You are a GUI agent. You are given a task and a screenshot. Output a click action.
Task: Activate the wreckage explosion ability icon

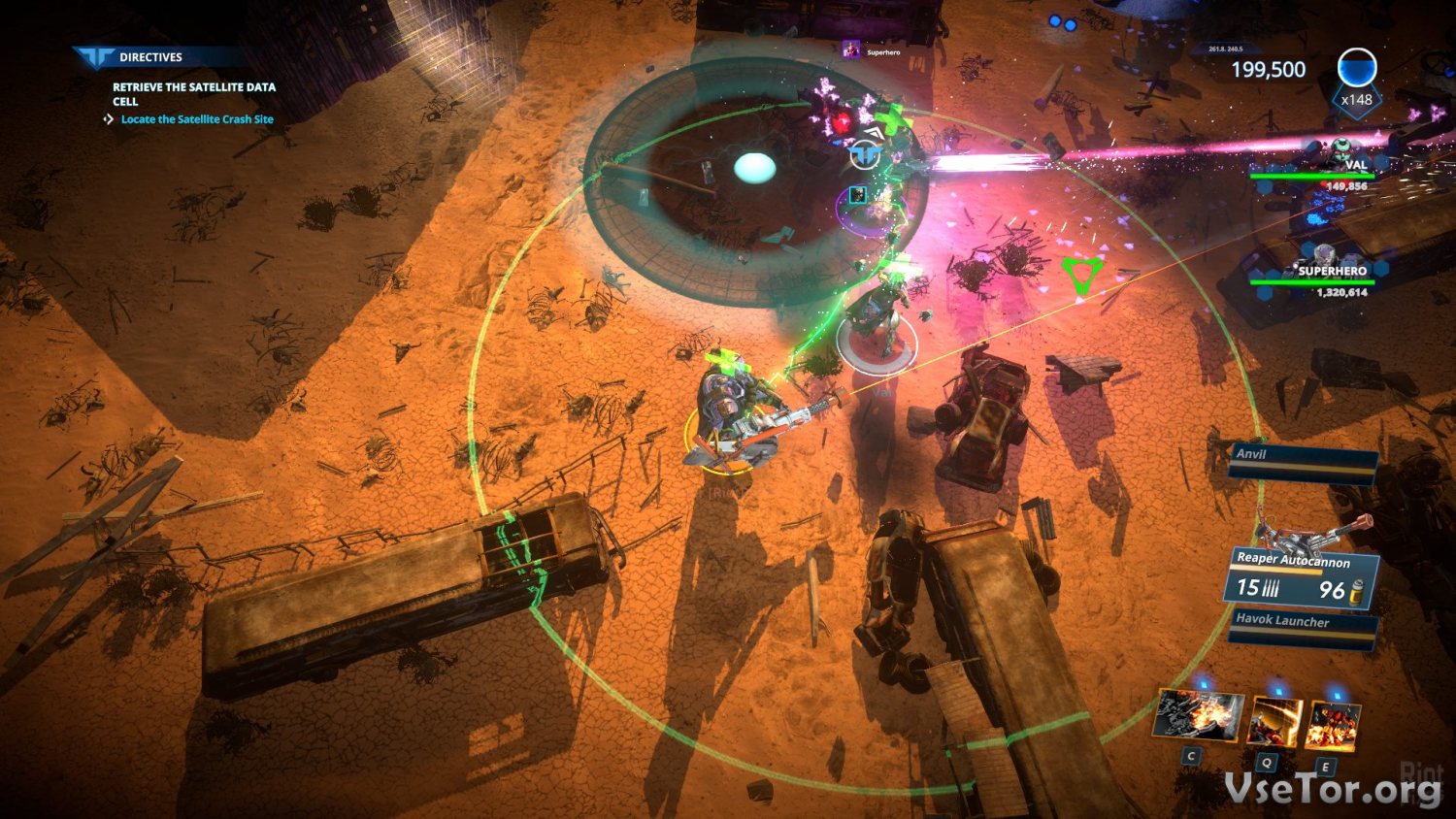pos(1200,715)
